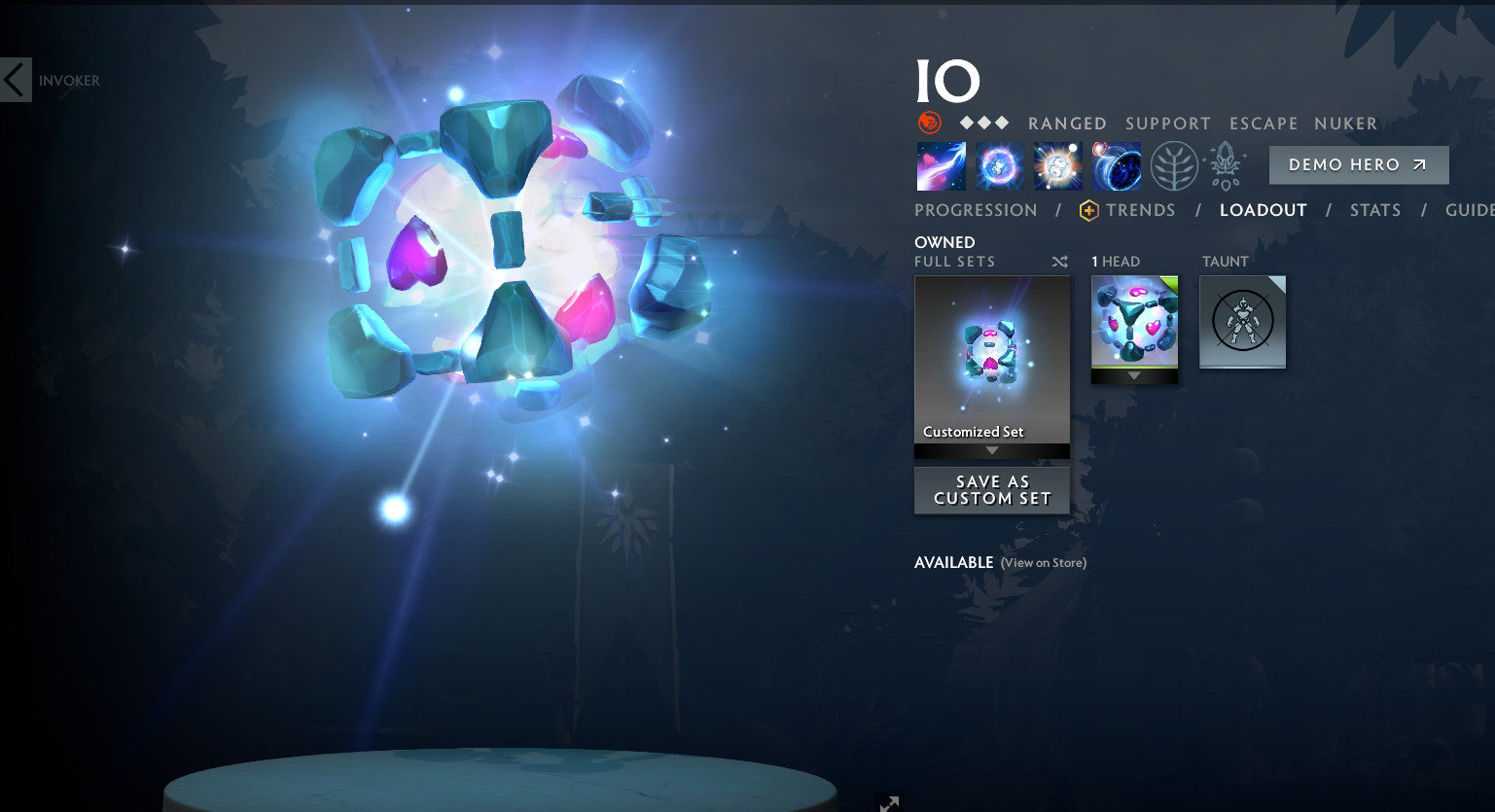
Task: View the Spirits ability icon
Action: tap(998, 165)
